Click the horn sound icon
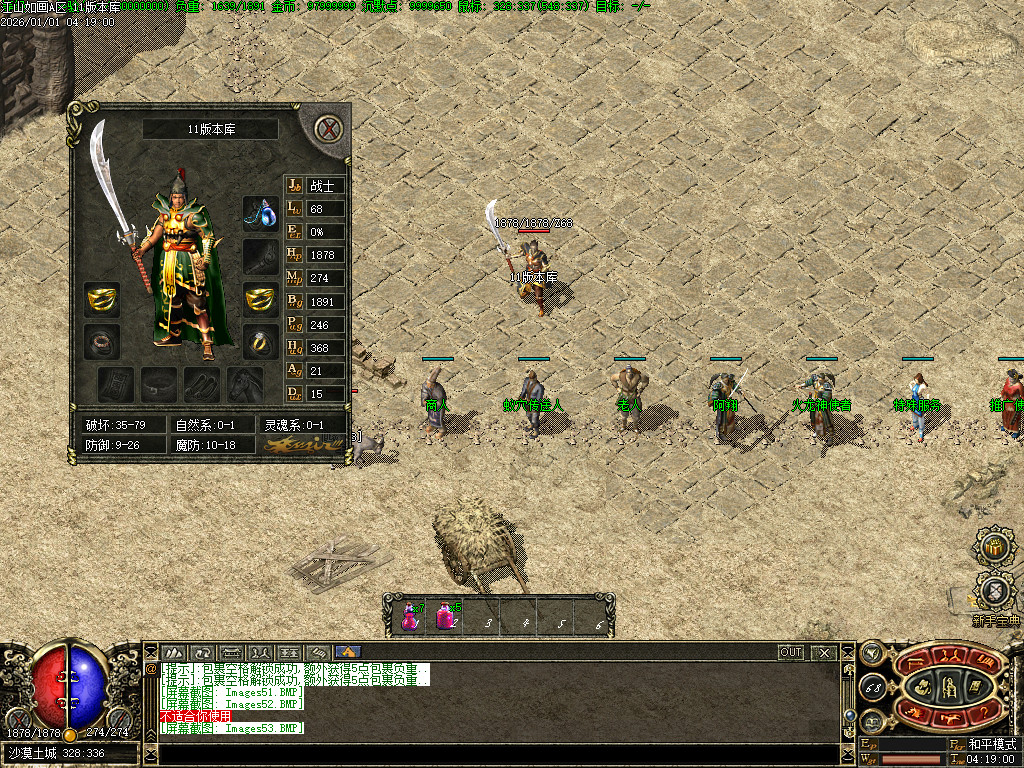Viewport: 1024px width, 768px height. coord(871,652)
